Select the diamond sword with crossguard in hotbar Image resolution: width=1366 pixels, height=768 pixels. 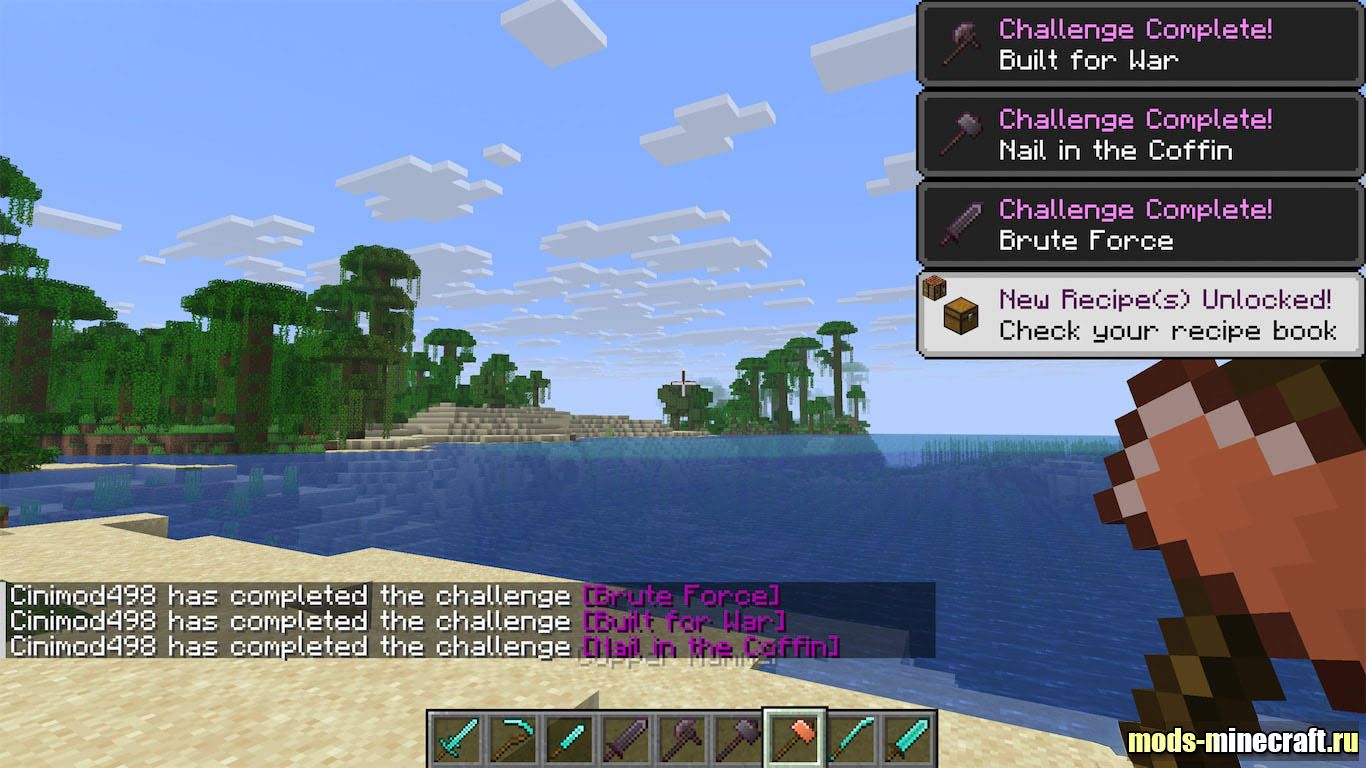pos(457,740)
